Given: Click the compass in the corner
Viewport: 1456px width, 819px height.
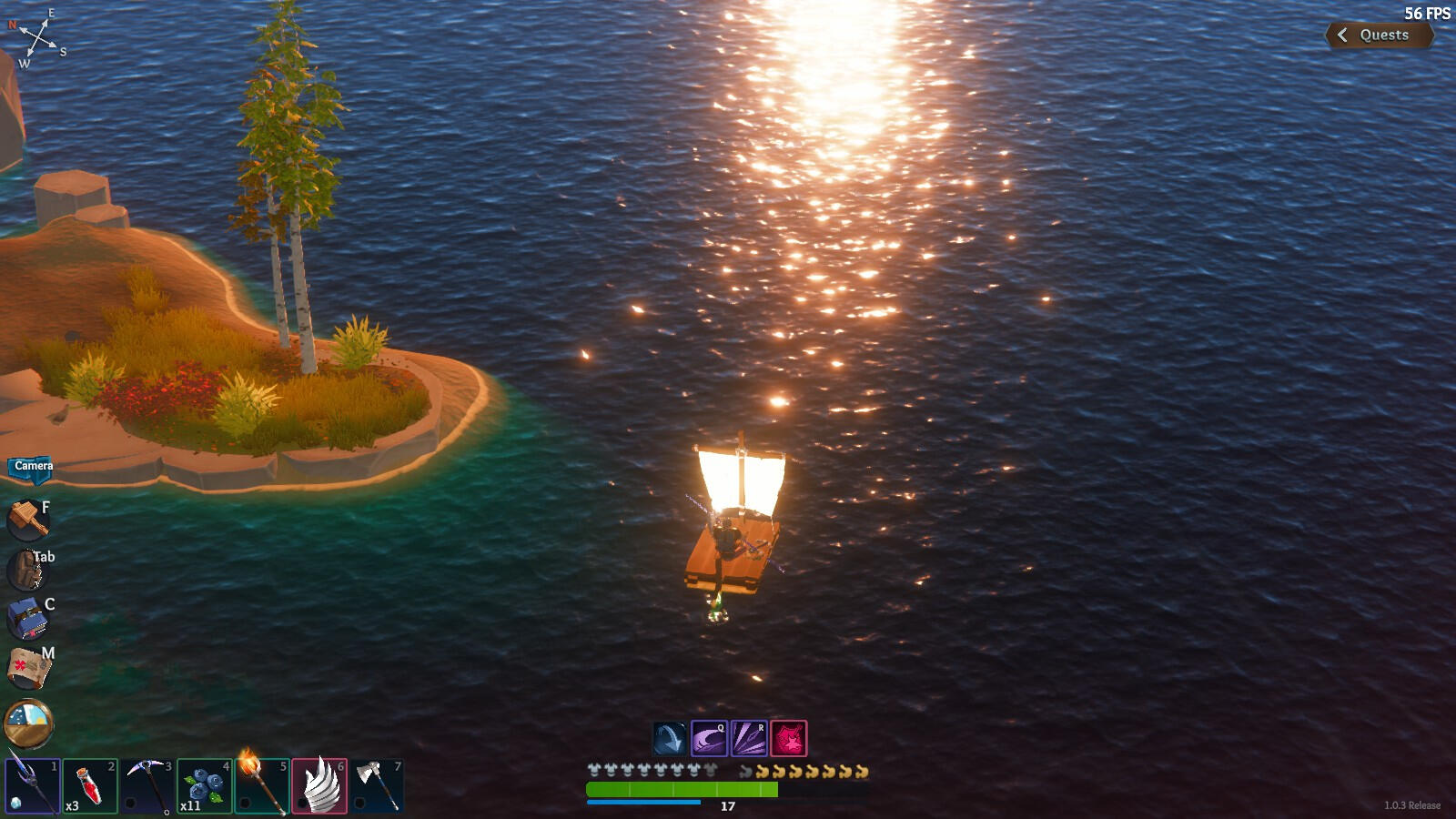Looking at the screenshot, I should click(x=37, y=38).
